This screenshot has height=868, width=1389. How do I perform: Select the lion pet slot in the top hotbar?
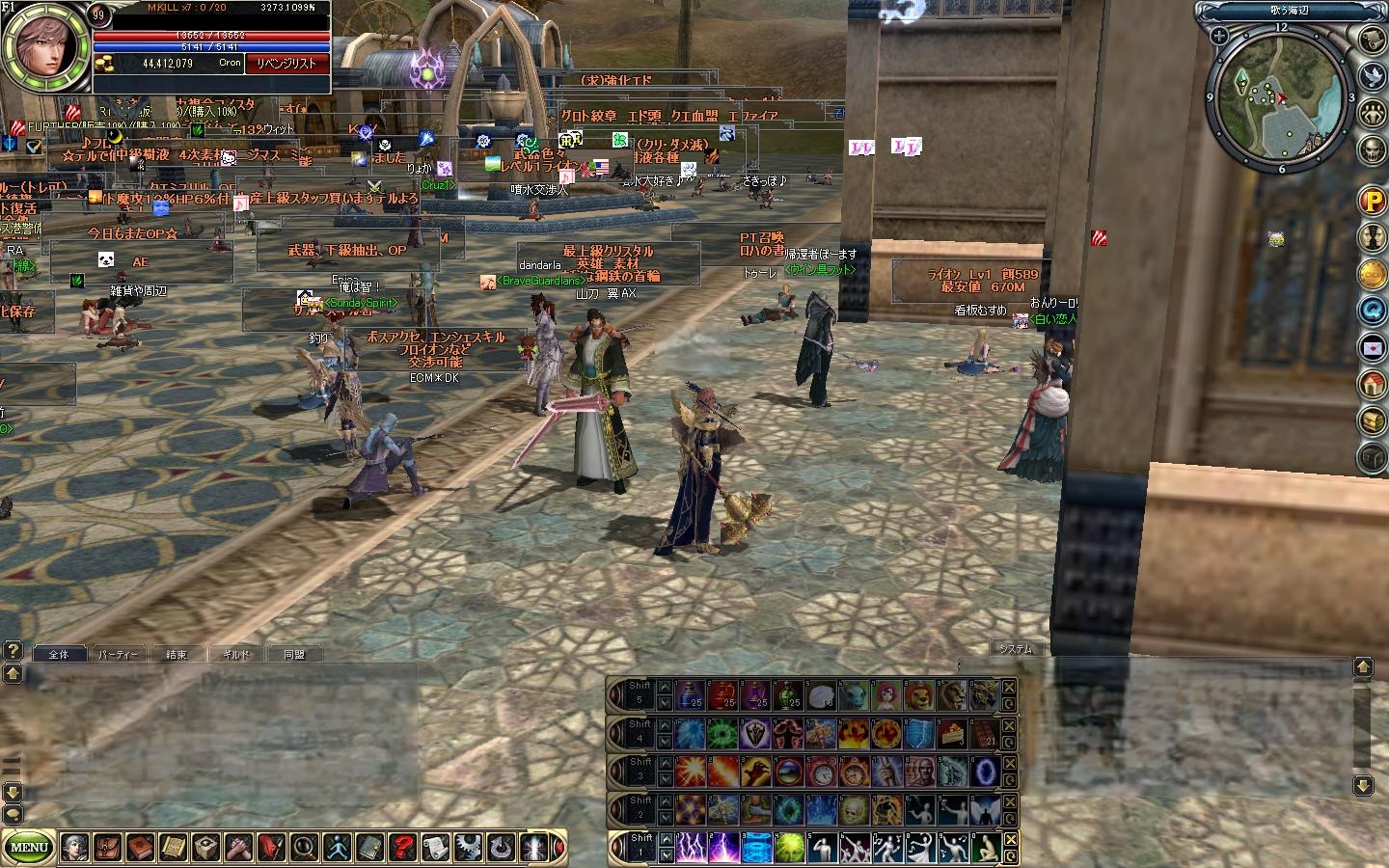coord(919,694)
